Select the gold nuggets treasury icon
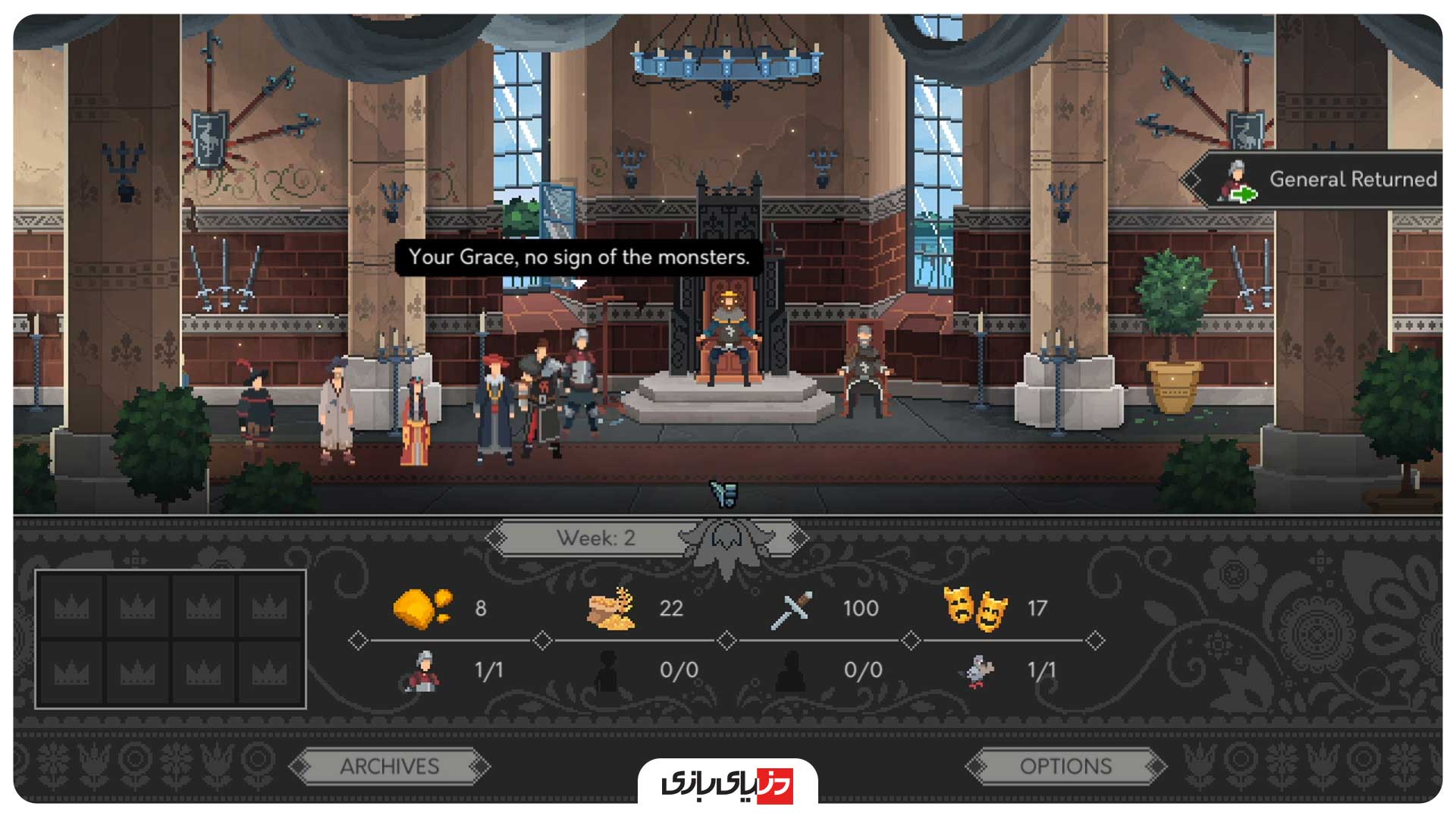Screen dimensions: 1456x819 click(x=422, y=608)
